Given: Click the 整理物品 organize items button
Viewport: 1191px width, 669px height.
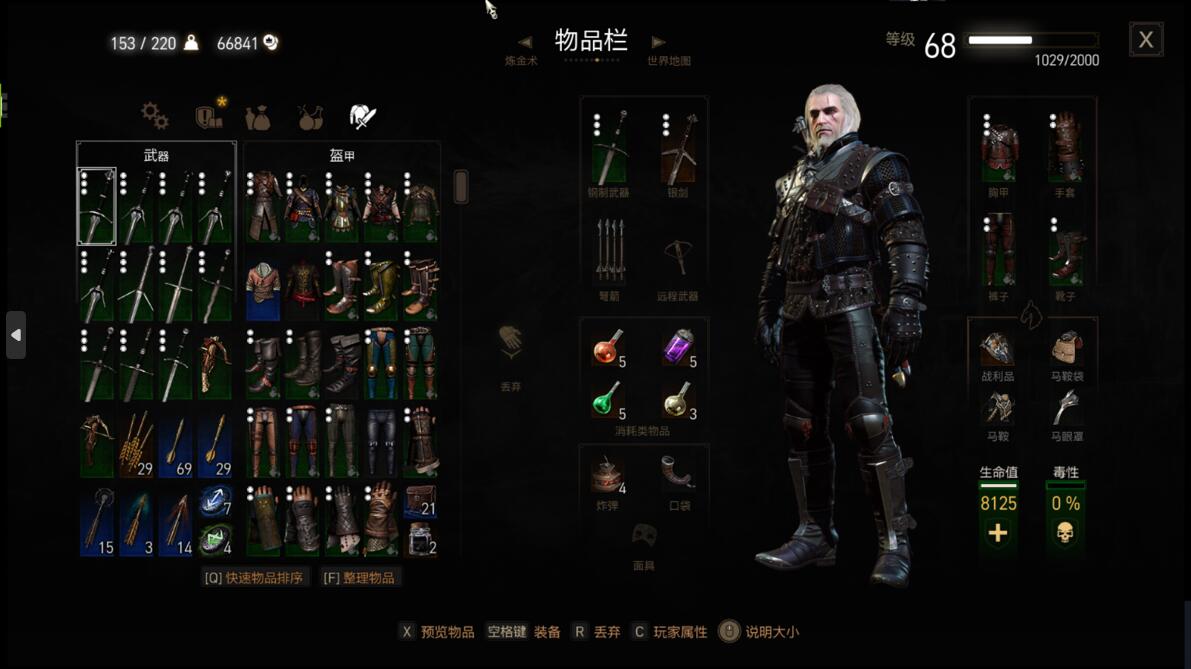Looking at the screenshot, I should (x=358, y=578).
